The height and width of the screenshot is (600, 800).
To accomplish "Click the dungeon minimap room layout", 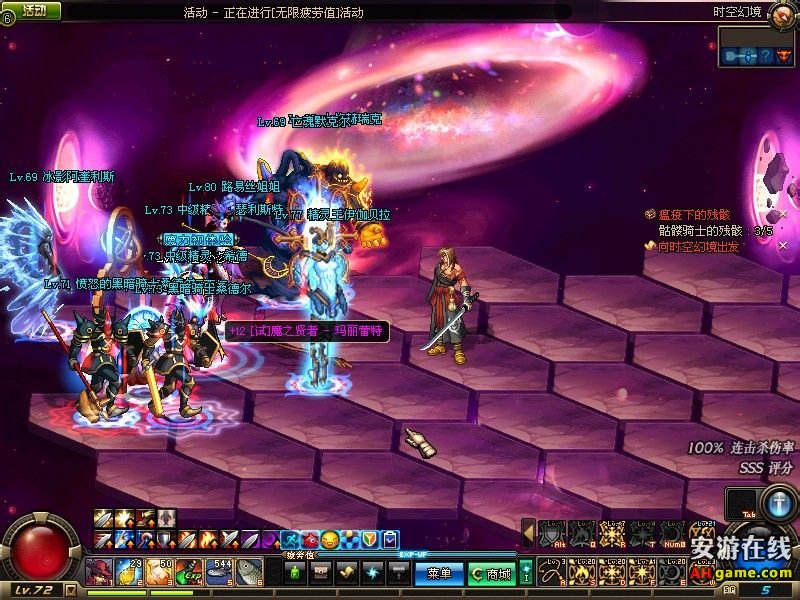I will tap(754, 55).
